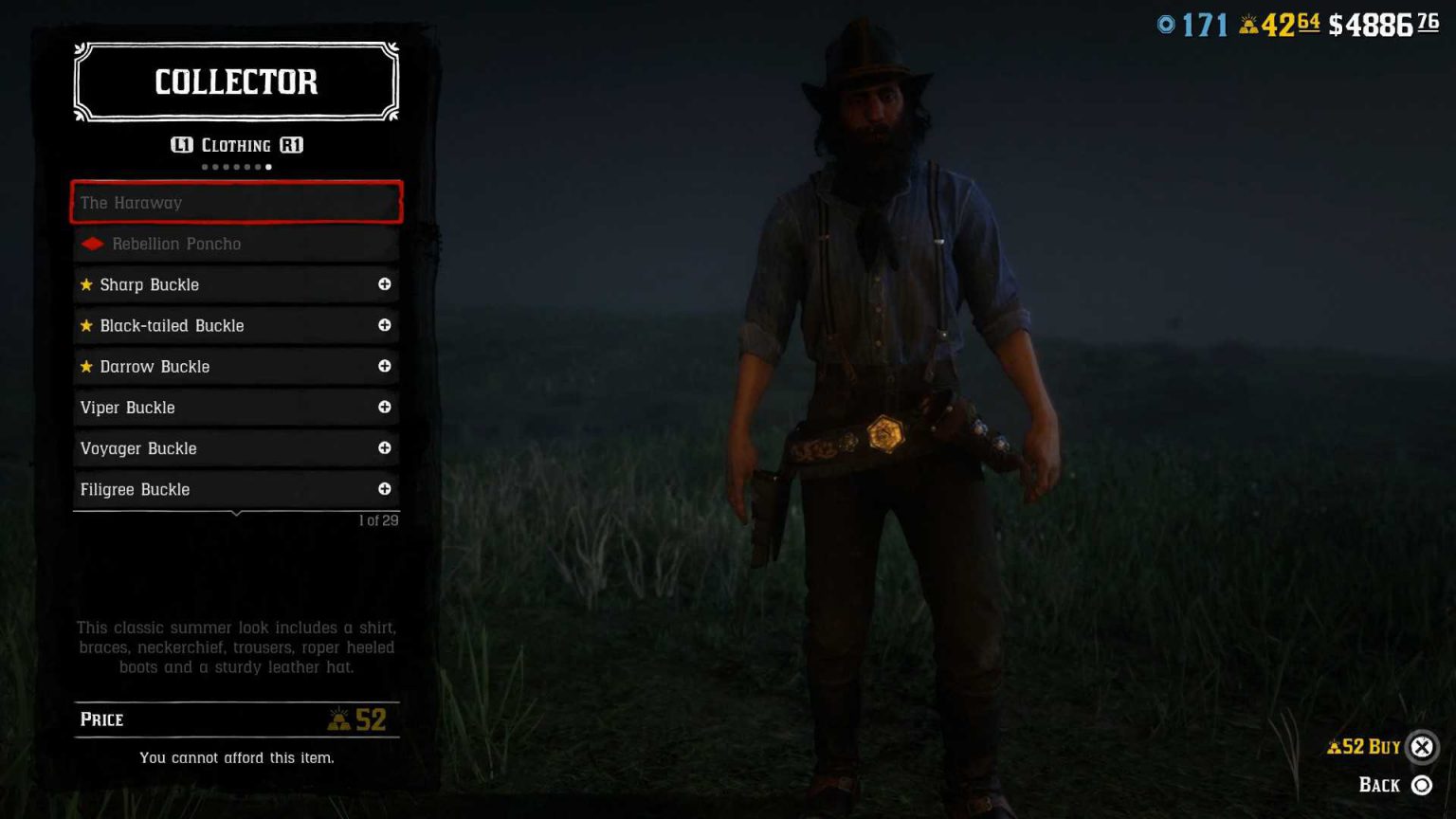Toggle the star on Sharp Buckle

point(85,284)
